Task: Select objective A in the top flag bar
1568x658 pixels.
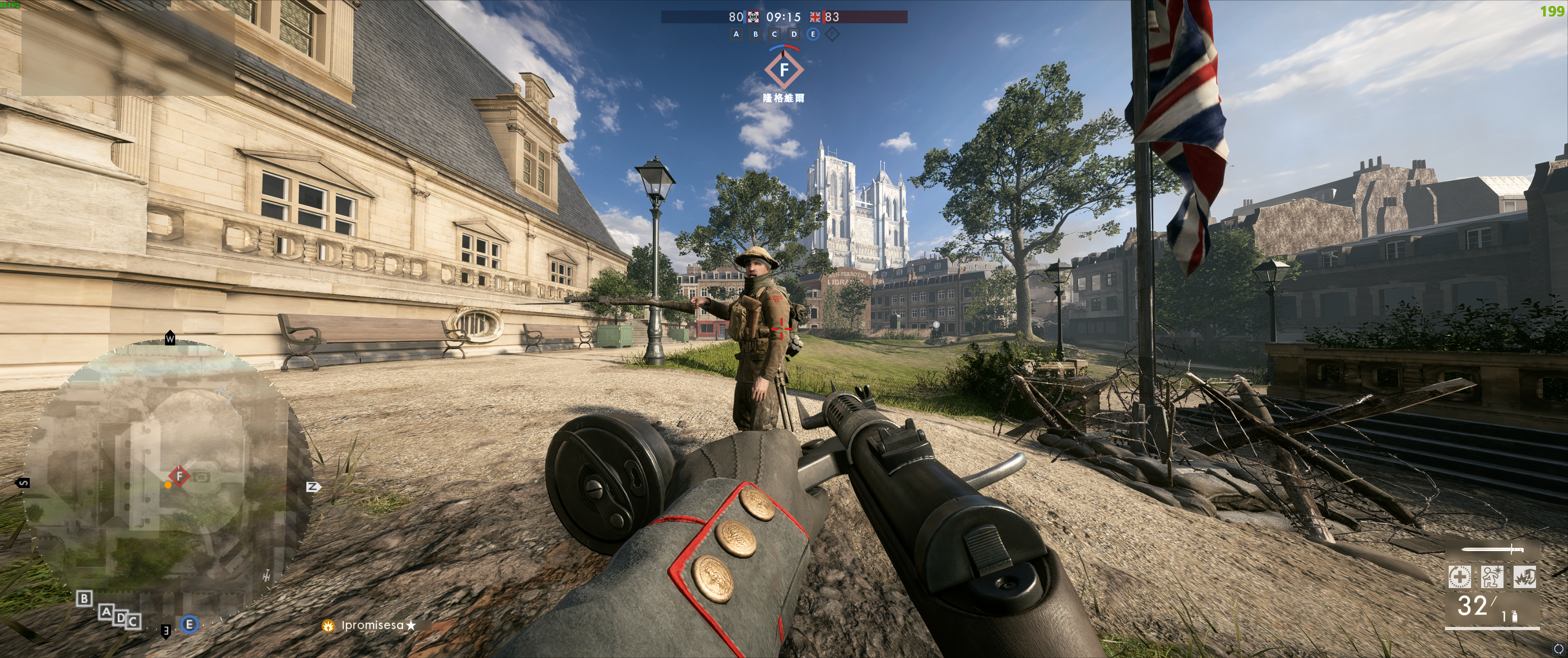Action: [737, 34]
